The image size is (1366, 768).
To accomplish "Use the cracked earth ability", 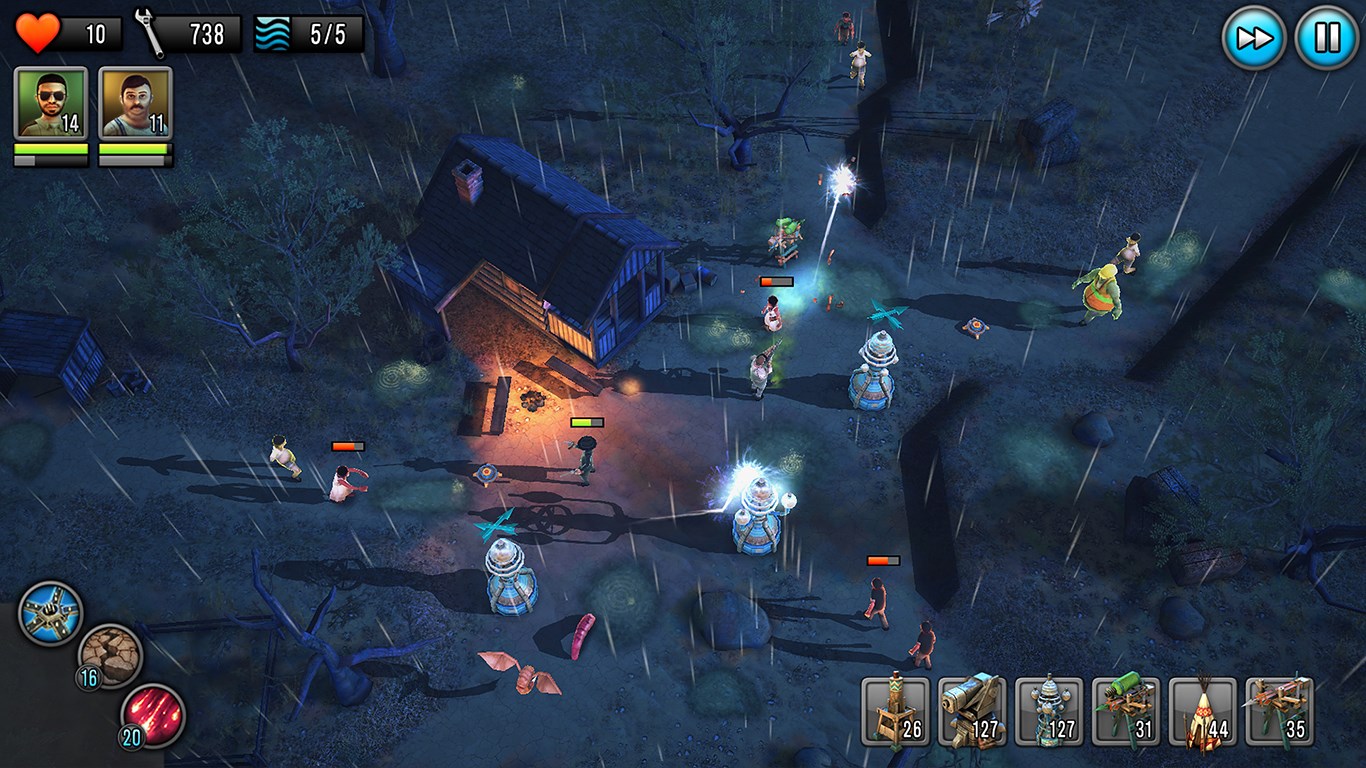I will pyautogui.click(x=110, y=656).
